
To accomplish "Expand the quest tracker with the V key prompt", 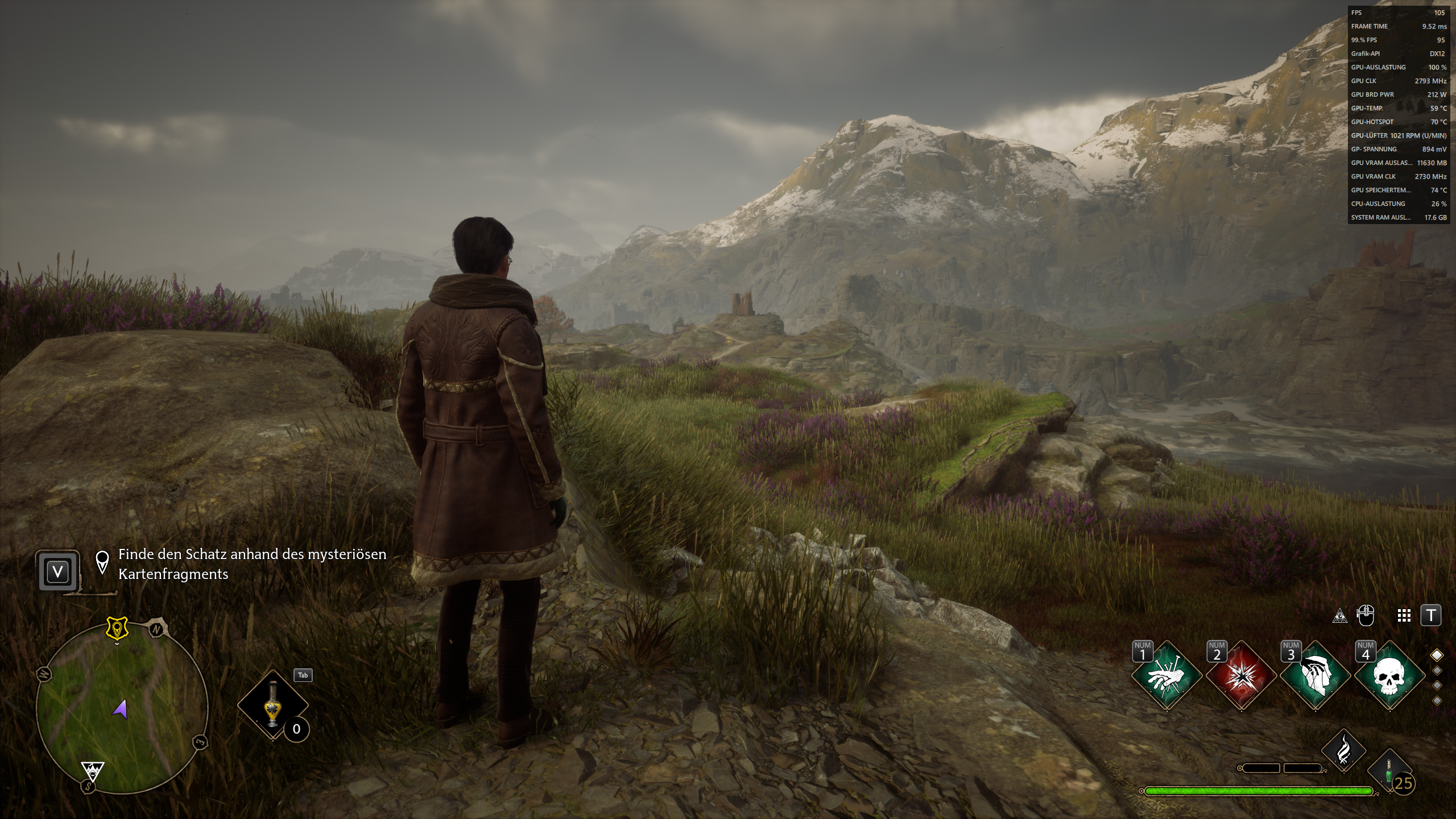I will pyautogui.click(x=59, y=572).
